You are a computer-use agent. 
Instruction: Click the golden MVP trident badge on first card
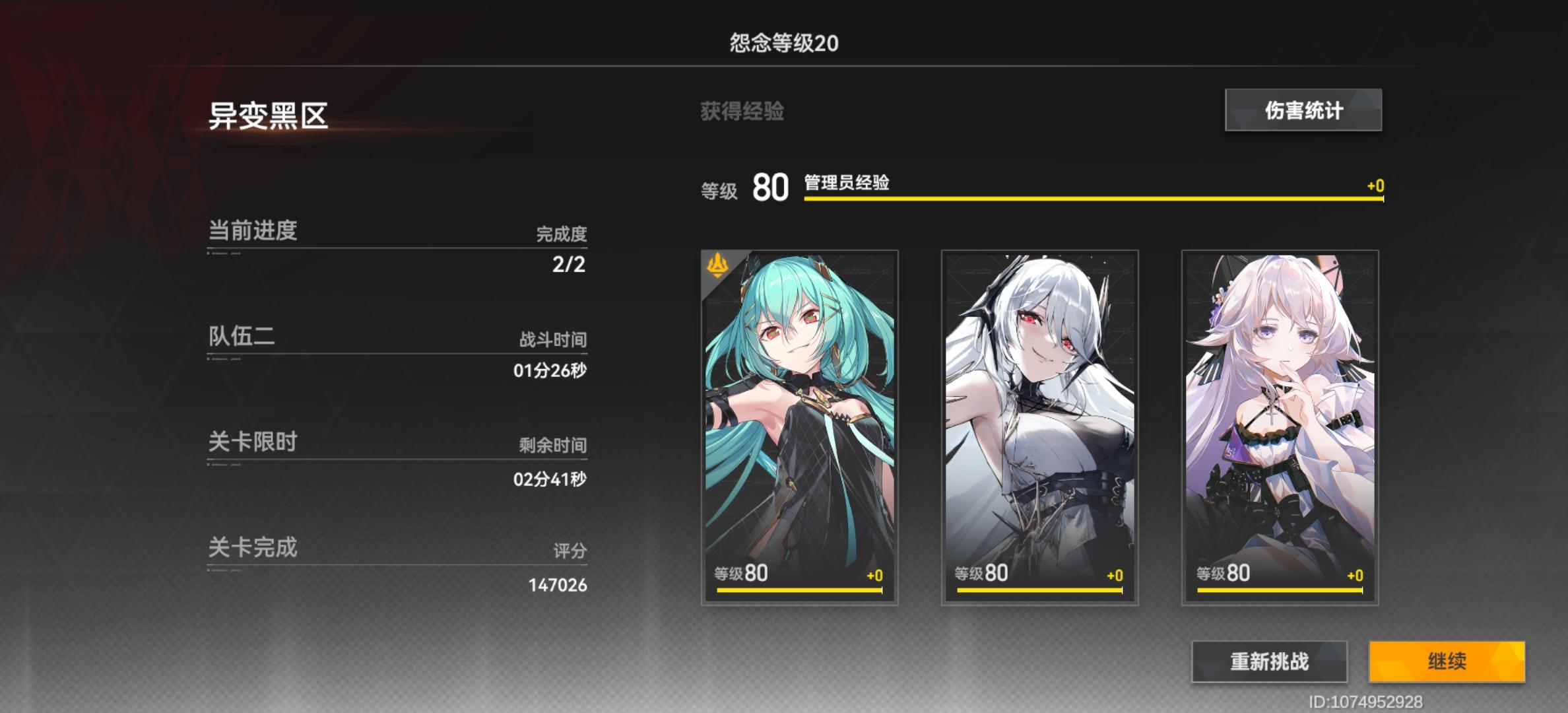719,264
